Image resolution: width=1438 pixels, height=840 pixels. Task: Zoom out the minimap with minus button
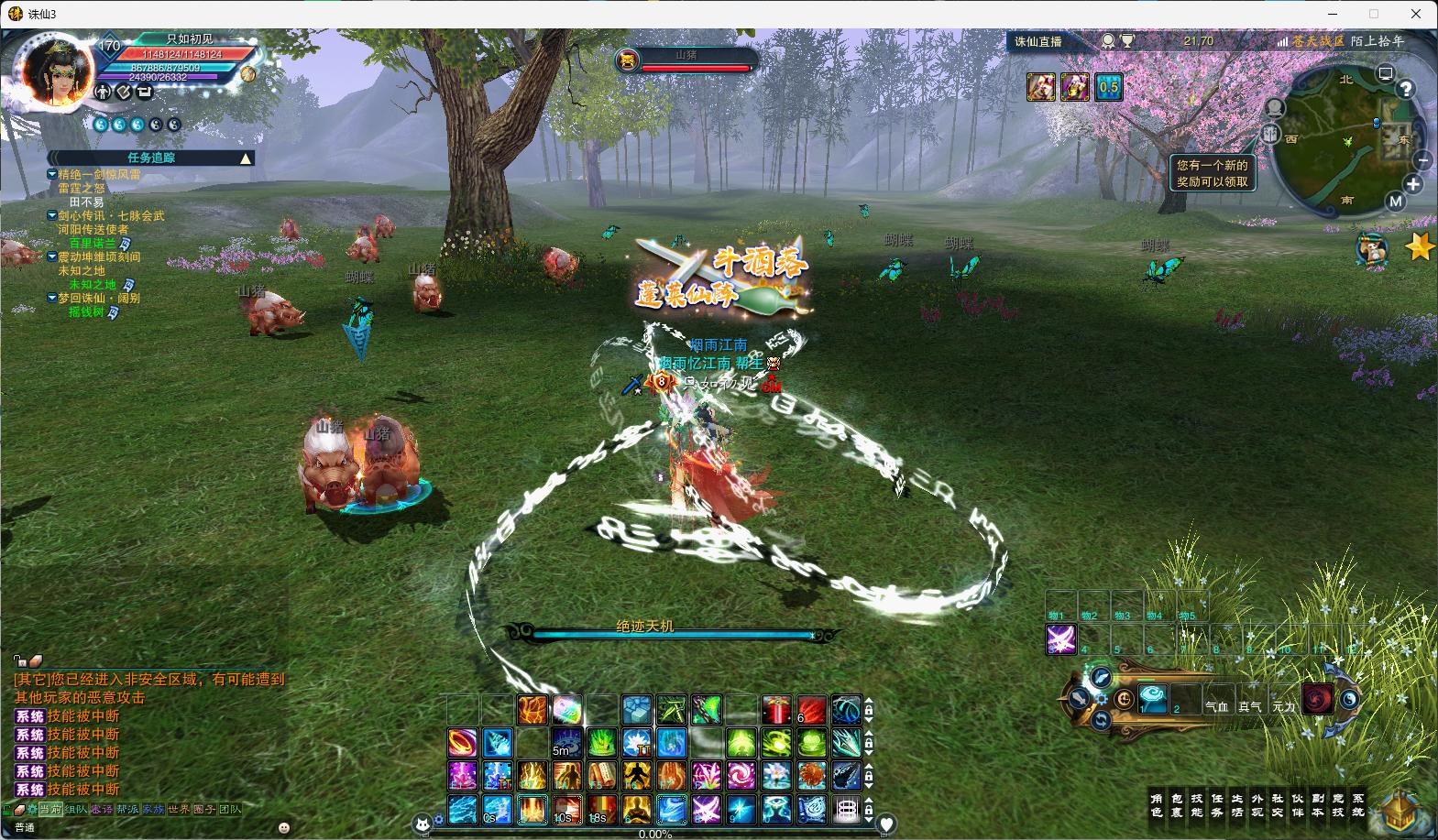[x=1422, y=160]
